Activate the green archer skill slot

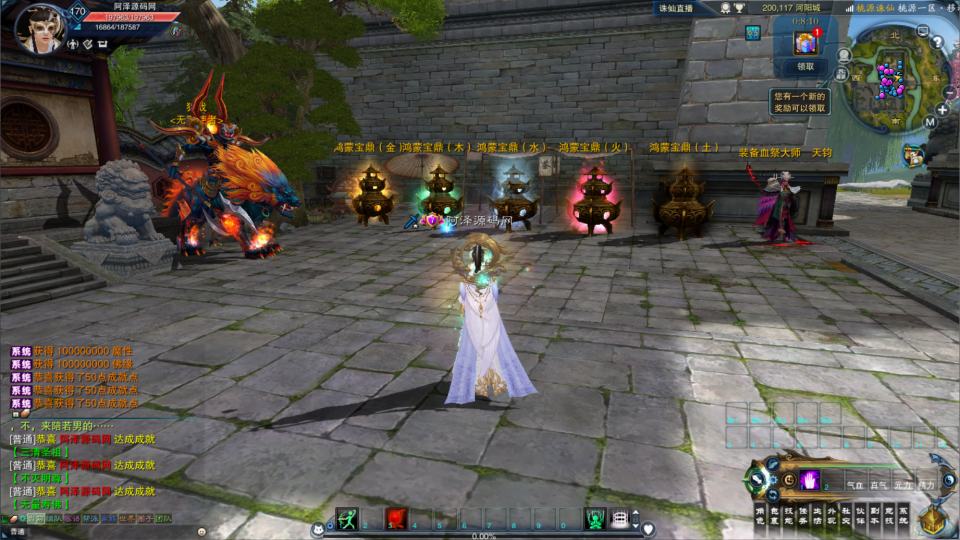pyautogui.click(x=347, y=518)
